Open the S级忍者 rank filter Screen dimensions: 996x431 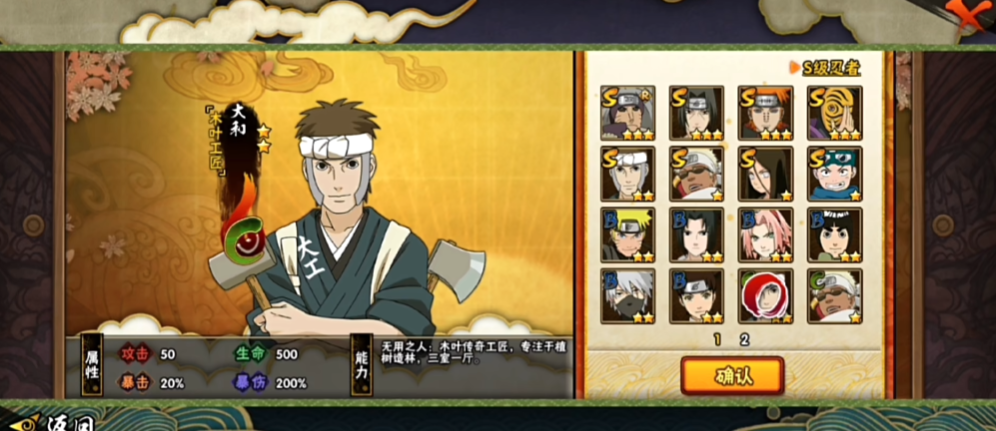830,68
